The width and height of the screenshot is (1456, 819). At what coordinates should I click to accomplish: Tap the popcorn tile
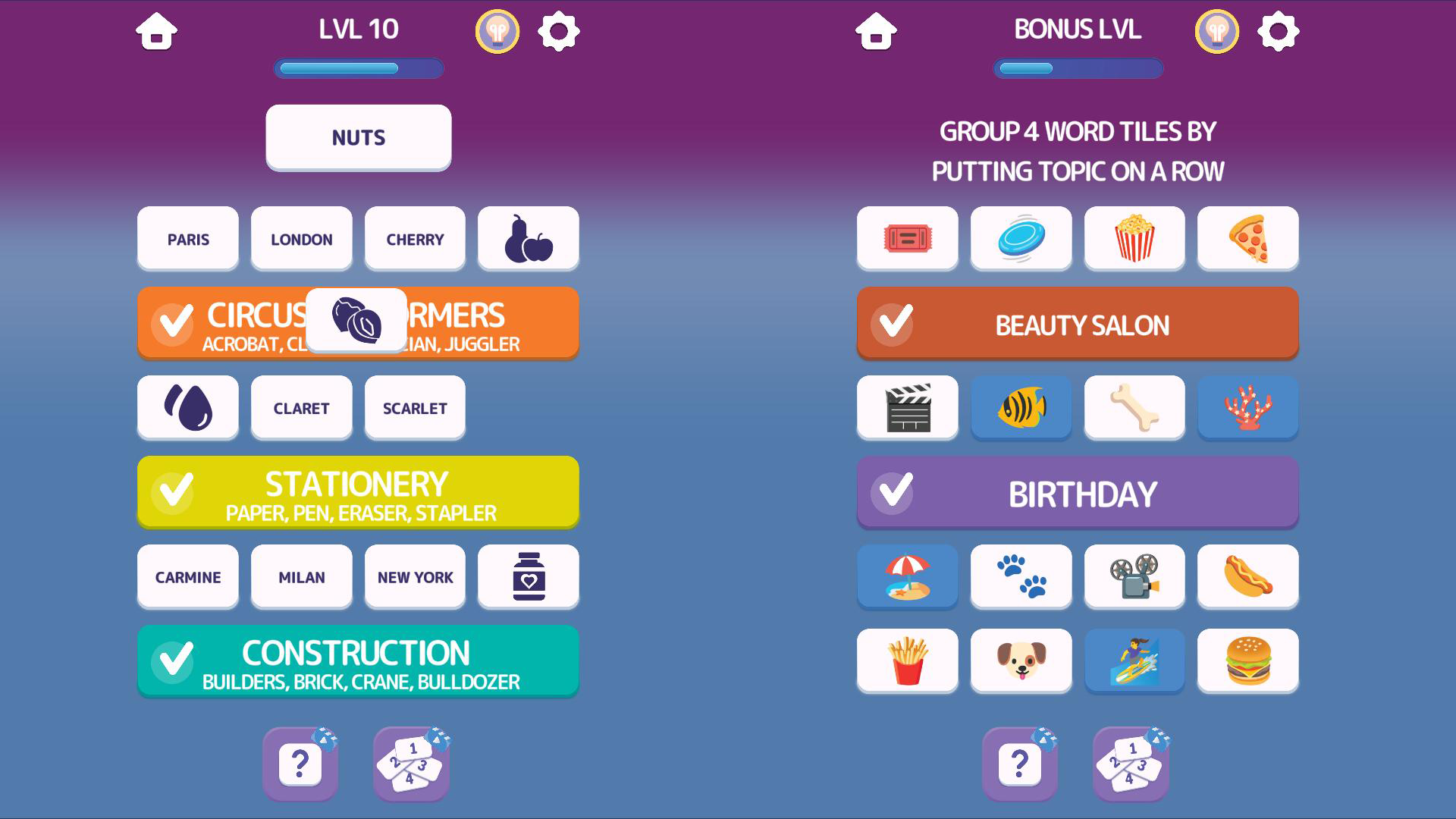click(1134, 238)
